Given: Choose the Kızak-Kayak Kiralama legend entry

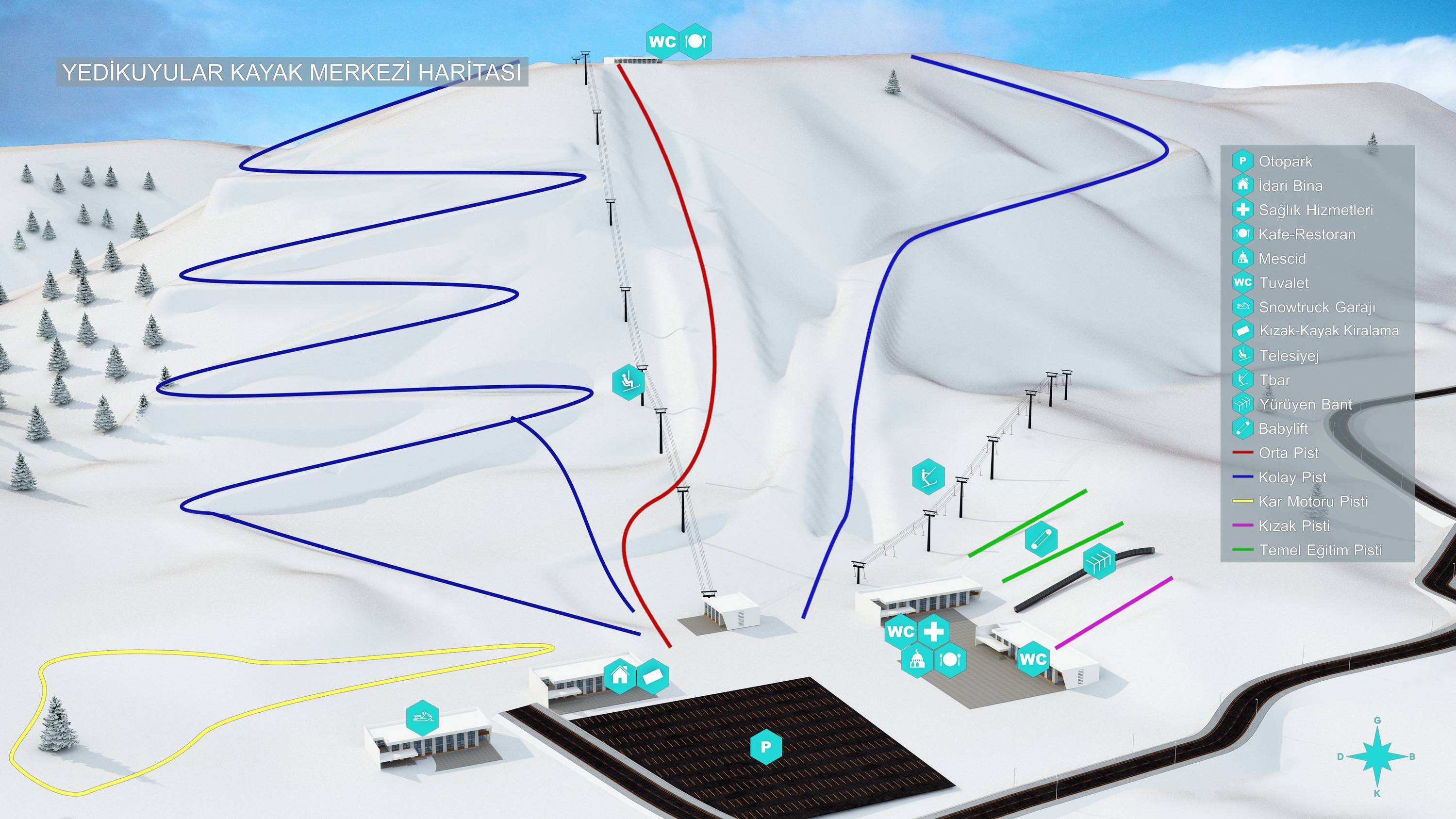Looking at the screenshot, I should click(1328, 331).
